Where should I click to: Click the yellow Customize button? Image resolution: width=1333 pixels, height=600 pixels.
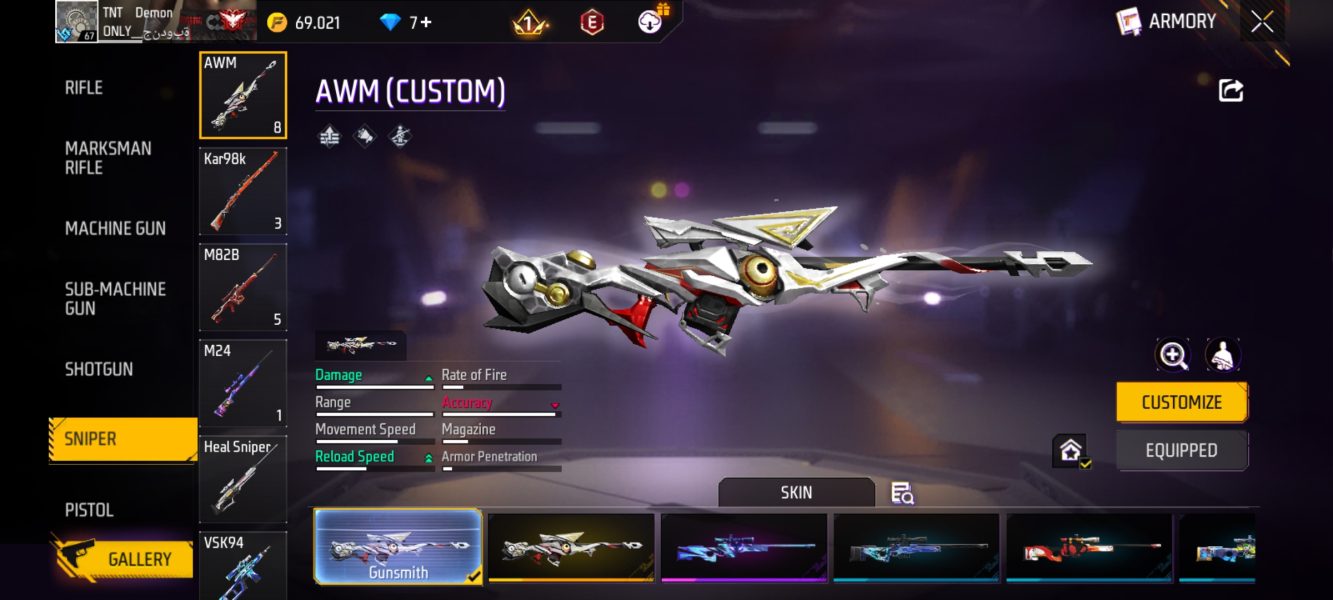tap(1181, 402)
